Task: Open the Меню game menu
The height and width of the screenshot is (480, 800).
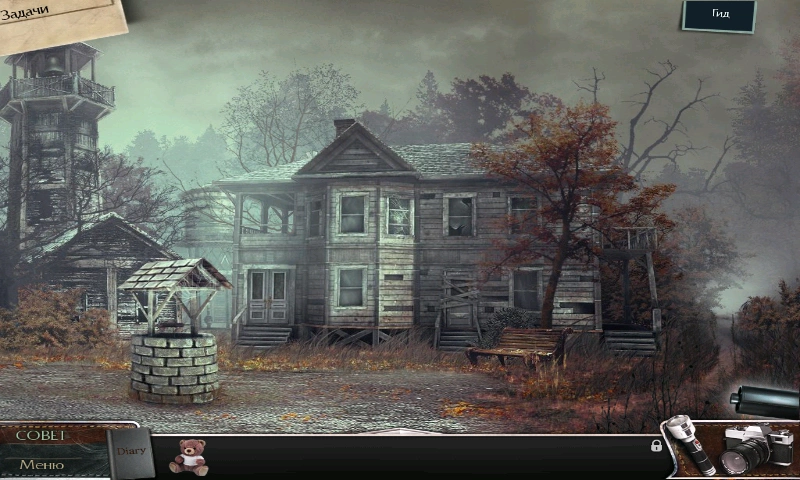Action: 42,464
